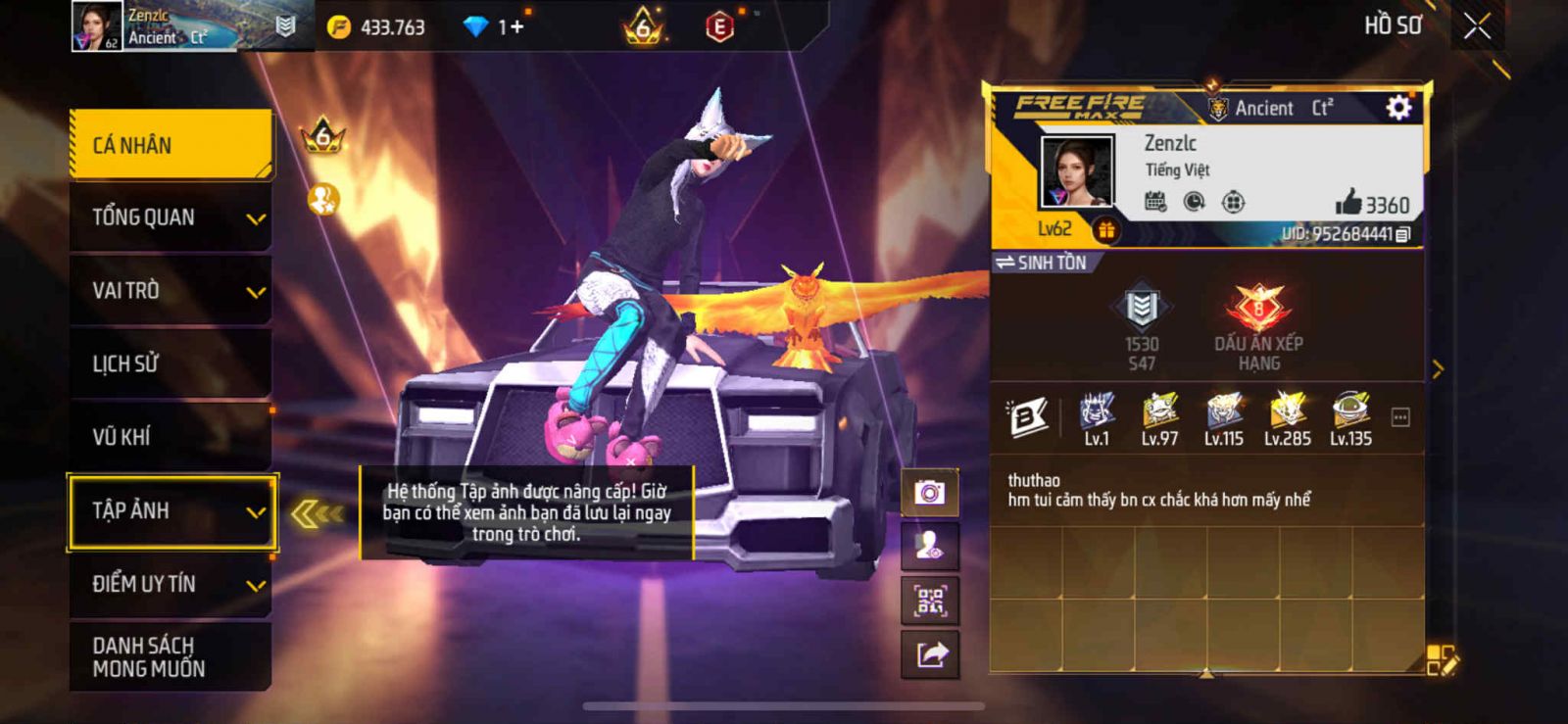
Task: Click the share arrow button
Action: pyautogui.click(x=929, y=653)
